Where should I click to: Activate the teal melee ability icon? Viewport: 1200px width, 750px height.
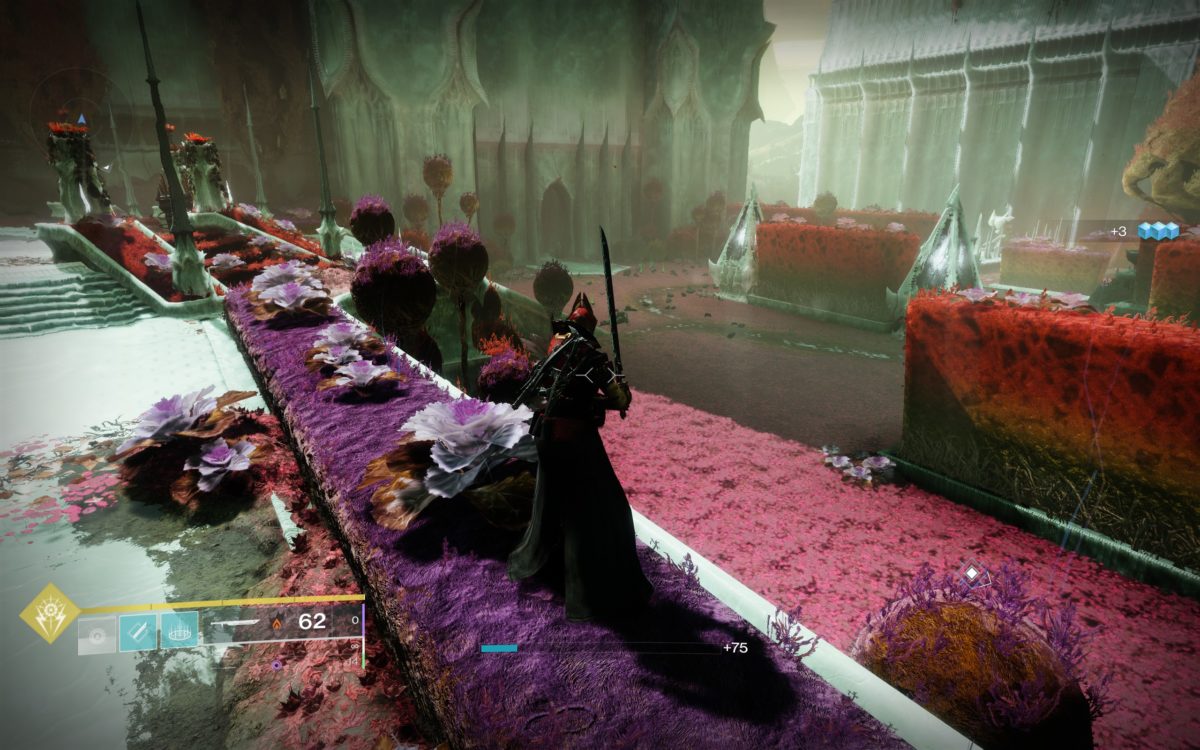click(138, 632)
